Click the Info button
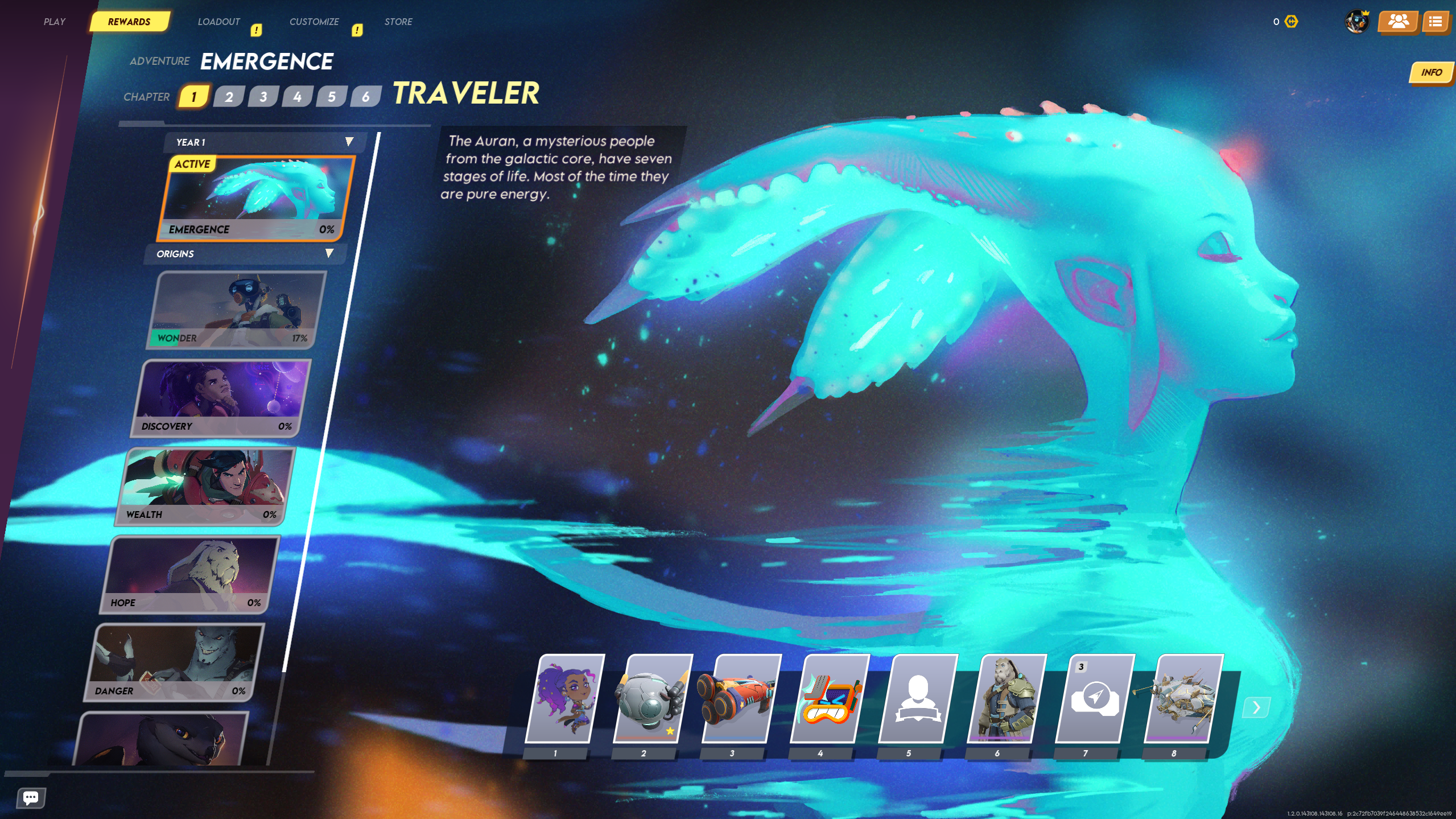The height and width of the screenshot is (819, 1456). [x=1432, y=73]
